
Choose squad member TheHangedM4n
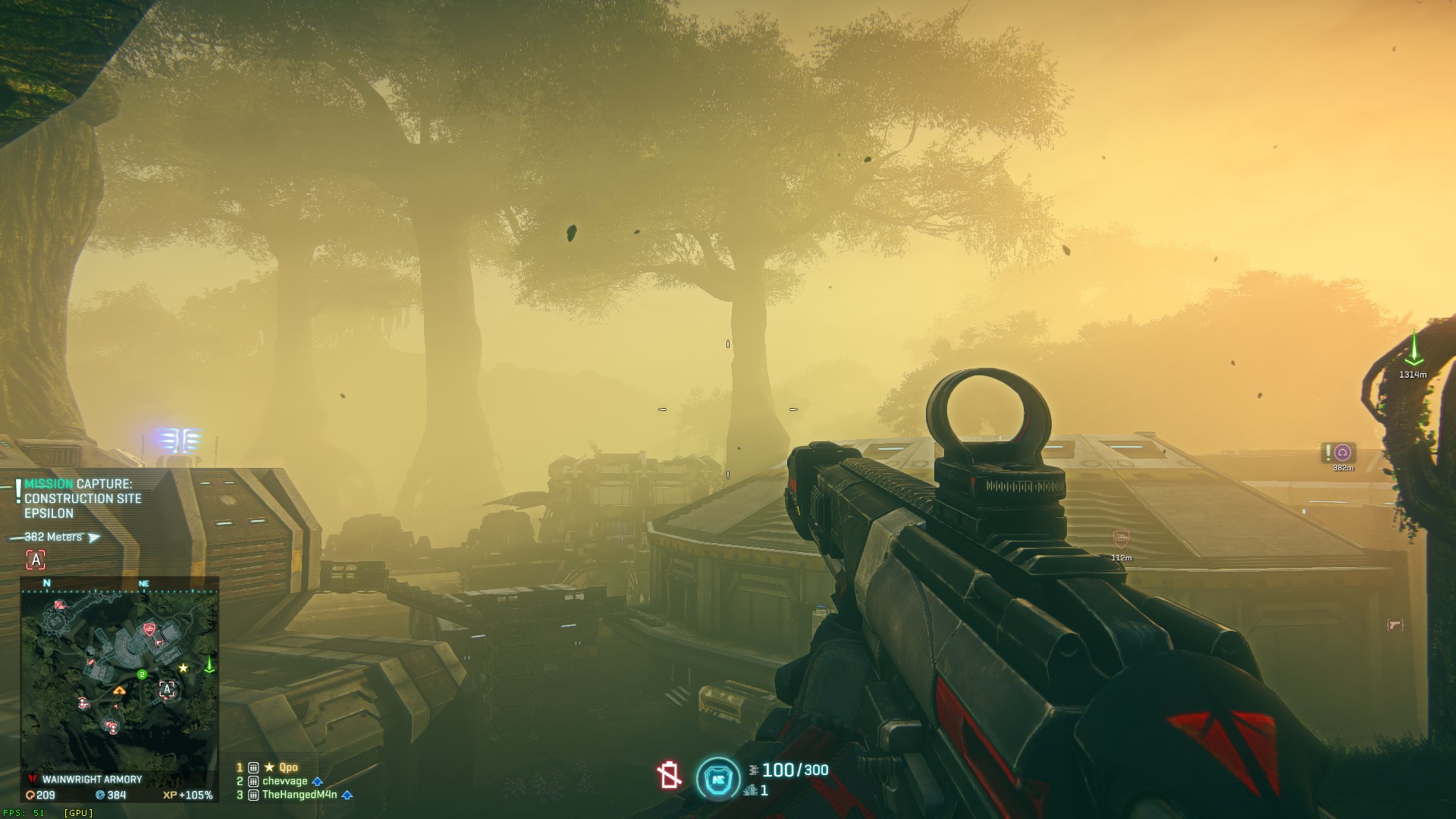click(299, 795)
